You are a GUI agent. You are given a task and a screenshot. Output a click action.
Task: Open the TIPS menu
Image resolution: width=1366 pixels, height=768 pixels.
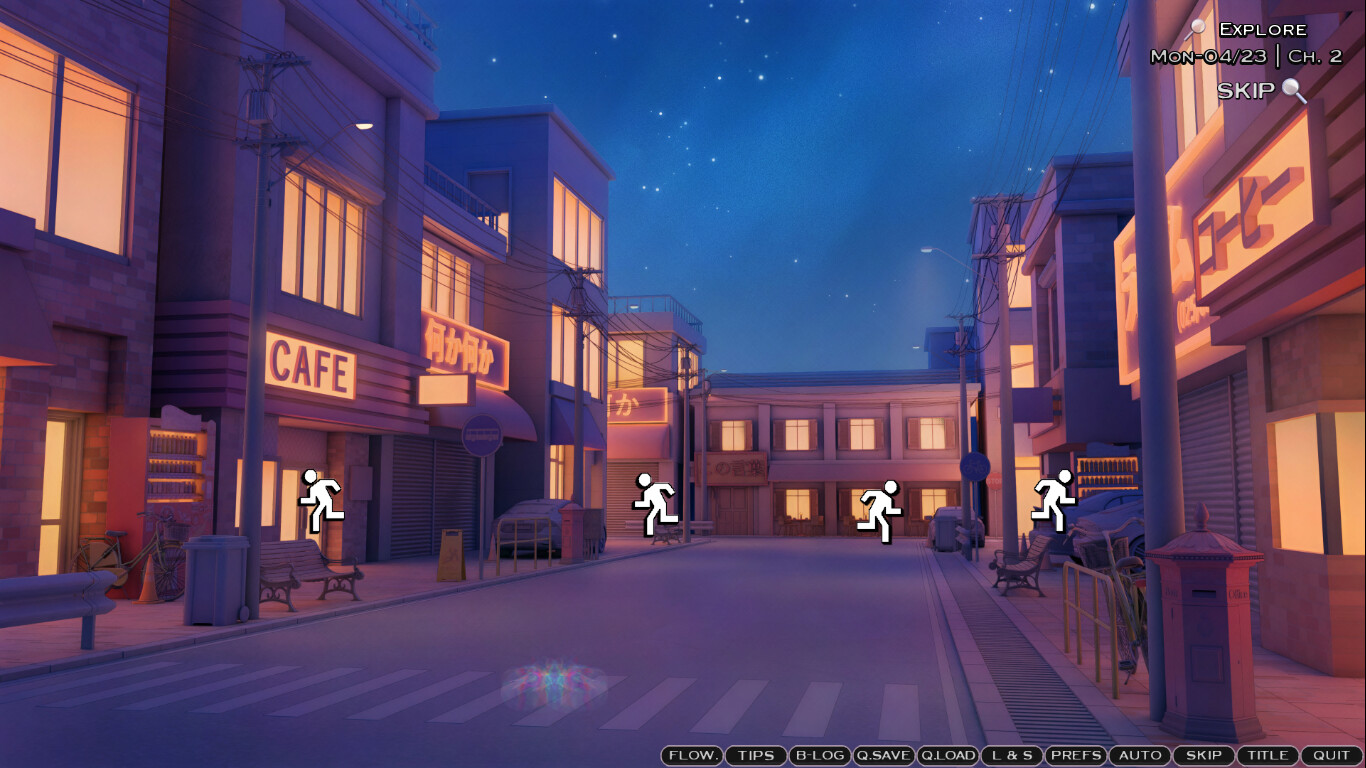point(756,756)
